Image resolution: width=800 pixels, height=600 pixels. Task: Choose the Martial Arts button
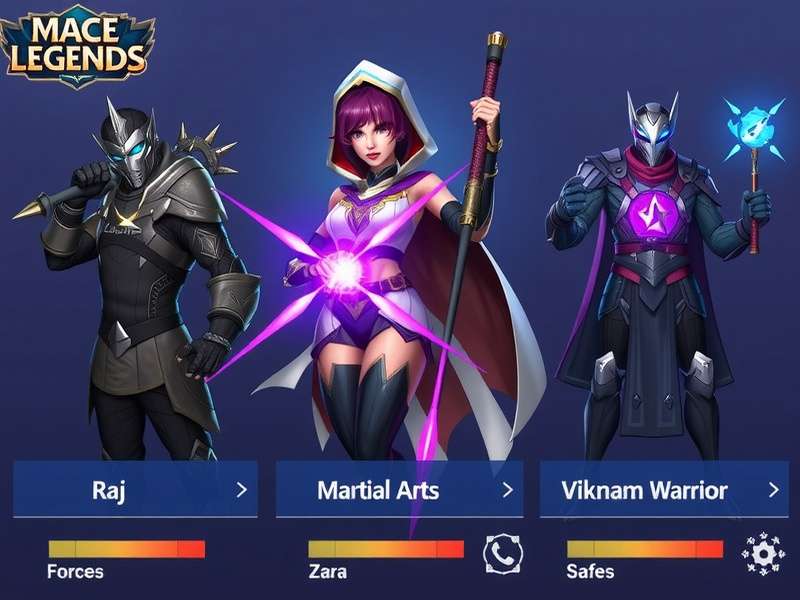[x=398, y=489]
